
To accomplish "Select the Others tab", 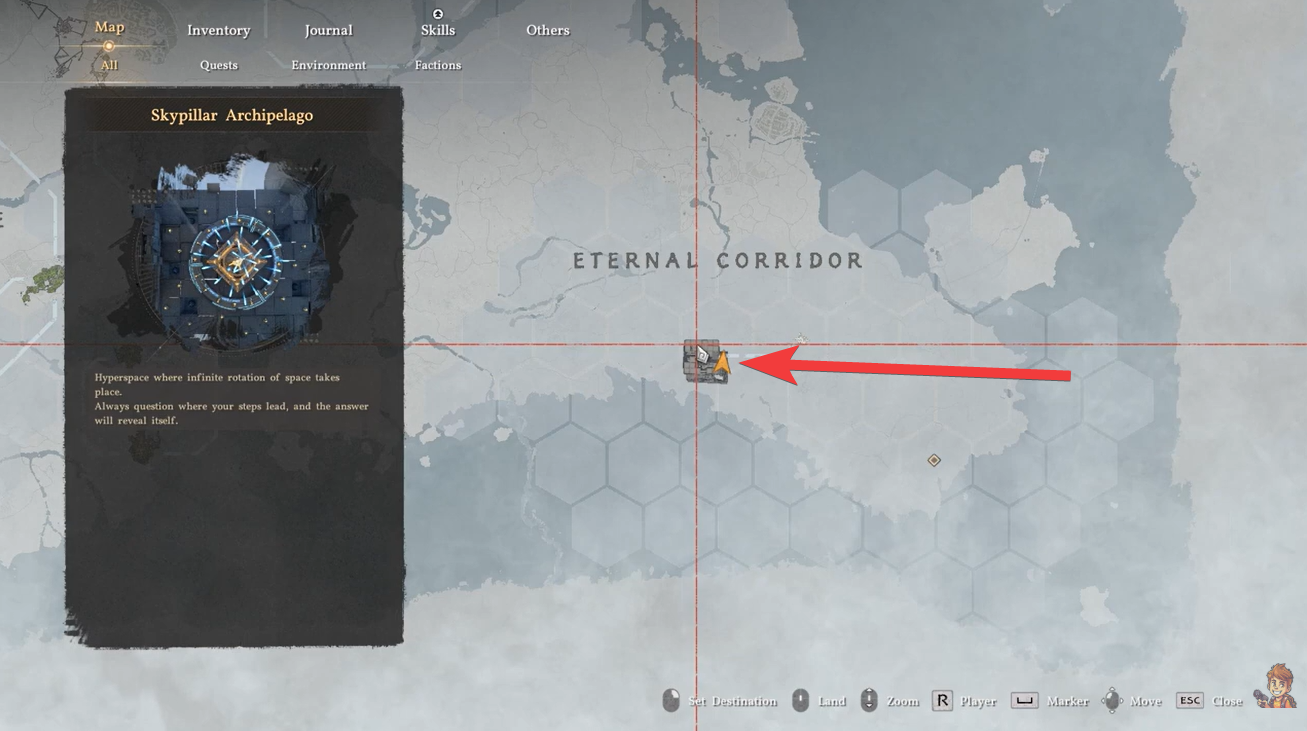I will coord(548,30).
